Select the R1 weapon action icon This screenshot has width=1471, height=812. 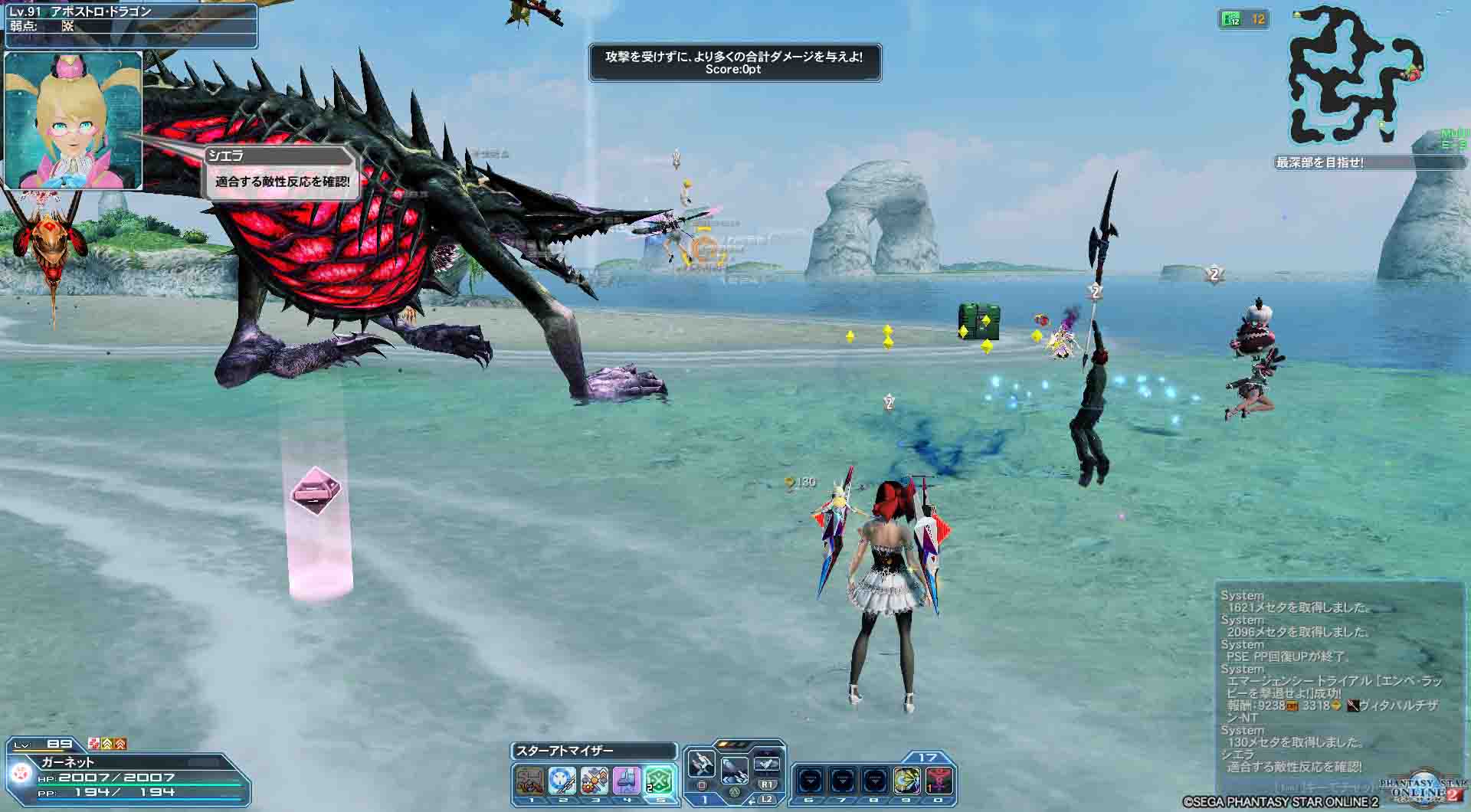(x=767, y=765)
